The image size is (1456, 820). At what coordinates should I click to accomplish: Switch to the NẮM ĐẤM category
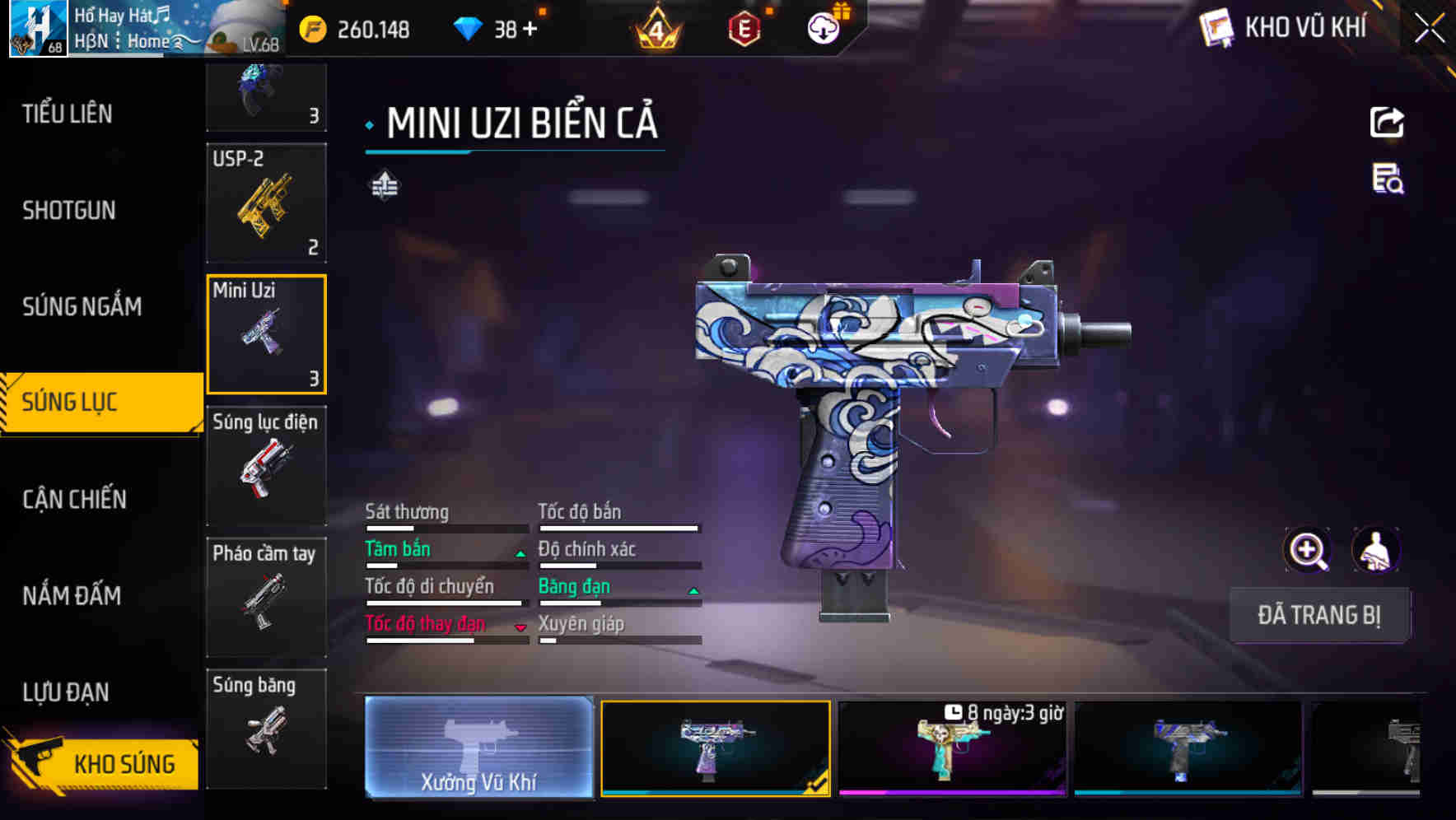[72, 595]
